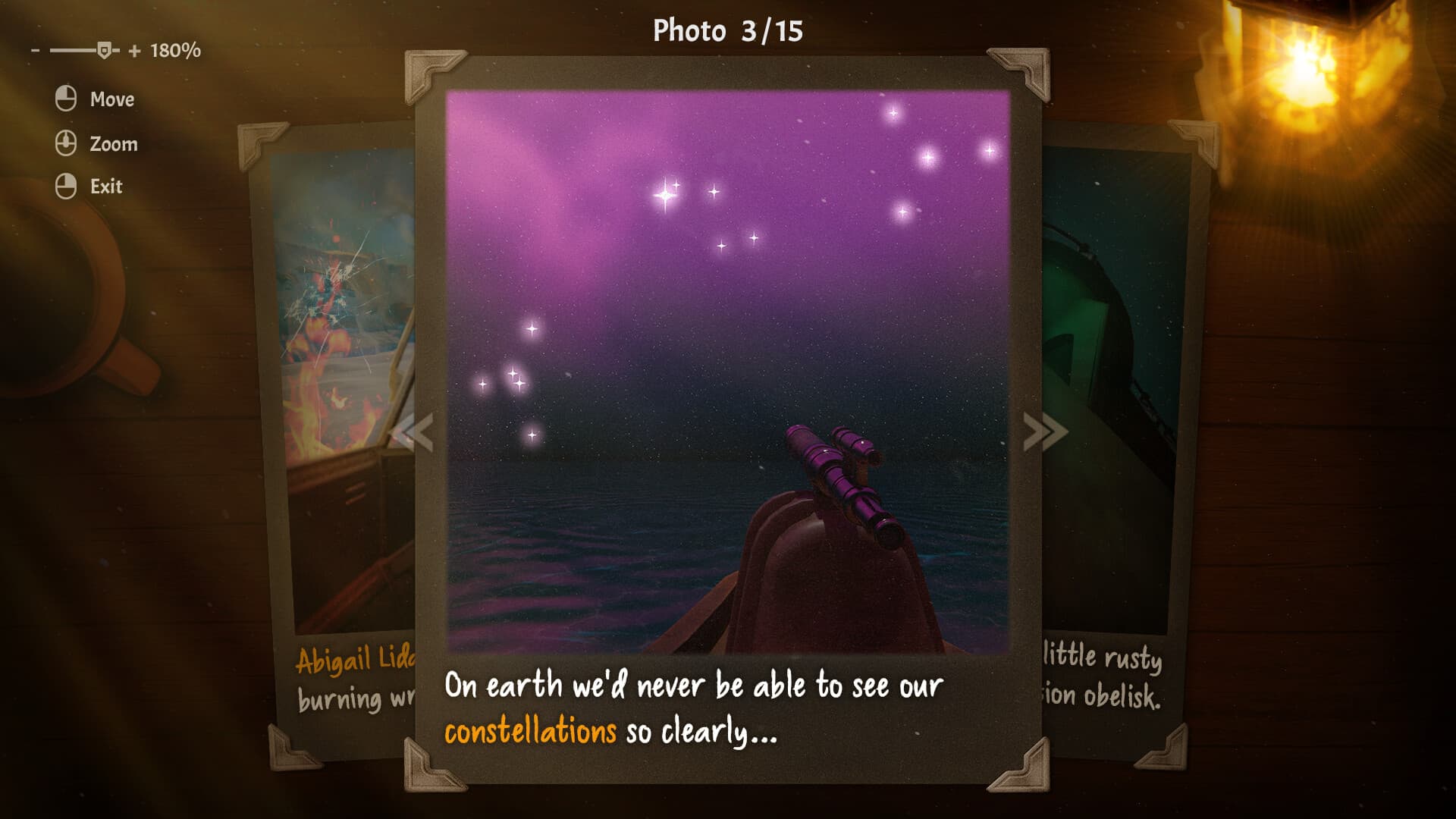Screen dimensions: 1456x819
Task: Advance to the next photo with the right arrows
Action: [1043, 432]
